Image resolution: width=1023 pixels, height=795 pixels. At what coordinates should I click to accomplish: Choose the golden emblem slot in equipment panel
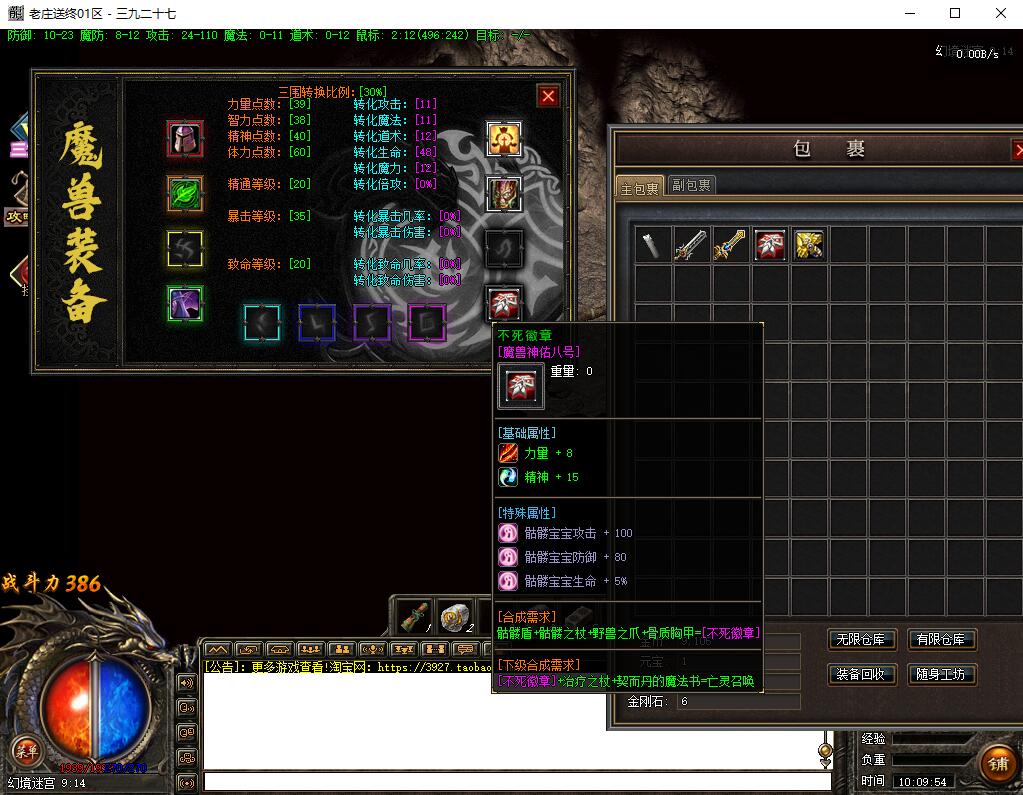[504, 139]
